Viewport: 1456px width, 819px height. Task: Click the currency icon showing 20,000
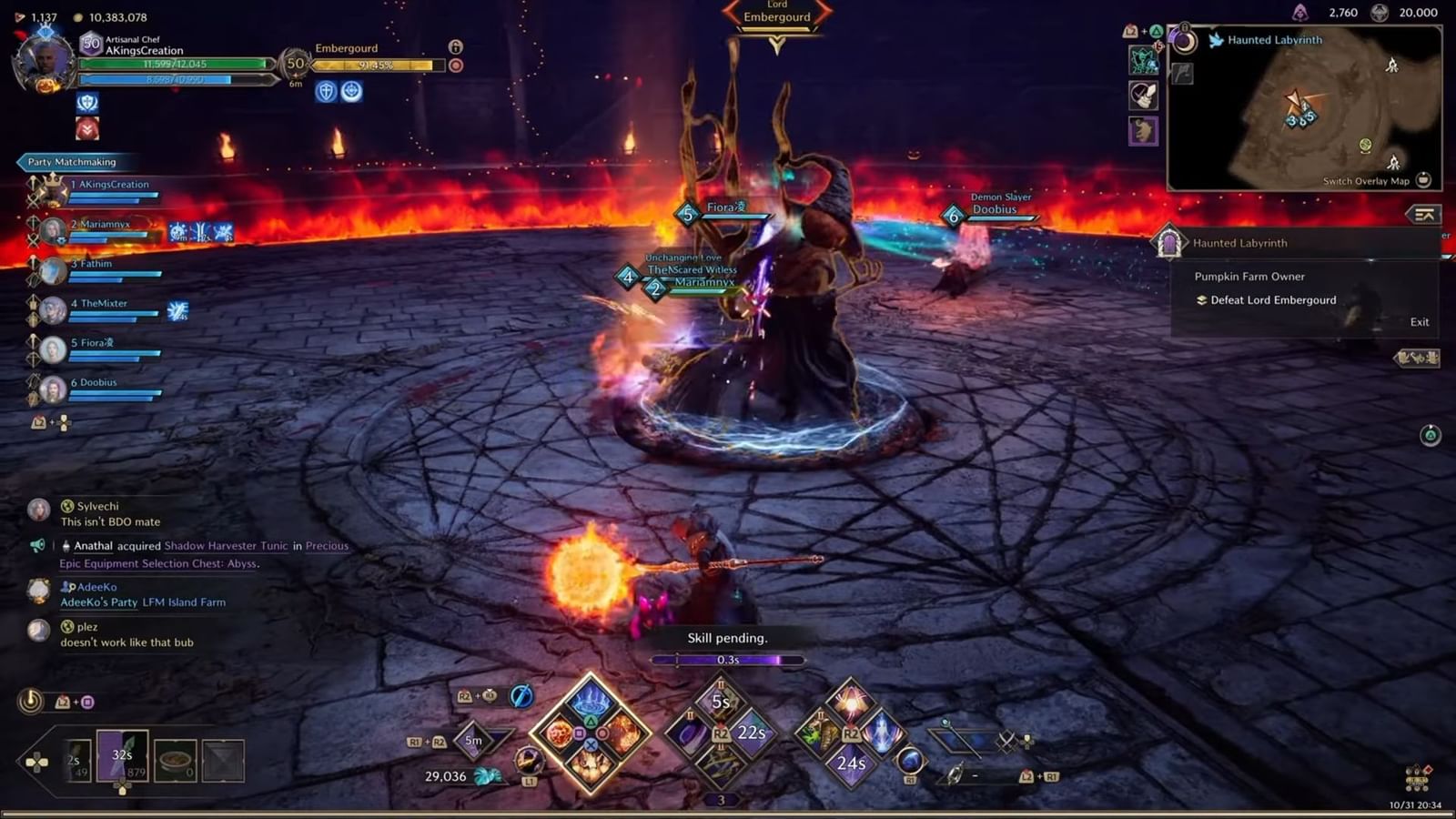tap(1380, 13)
